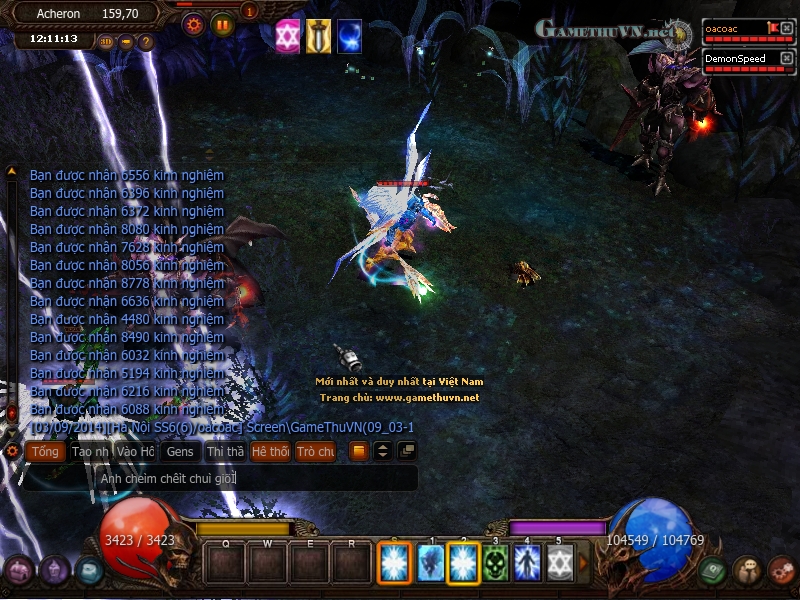The height and width of the screenshot is (600, 800).
Task: Switch to the Gens chat tab
Action: click(x=180, y=452)
